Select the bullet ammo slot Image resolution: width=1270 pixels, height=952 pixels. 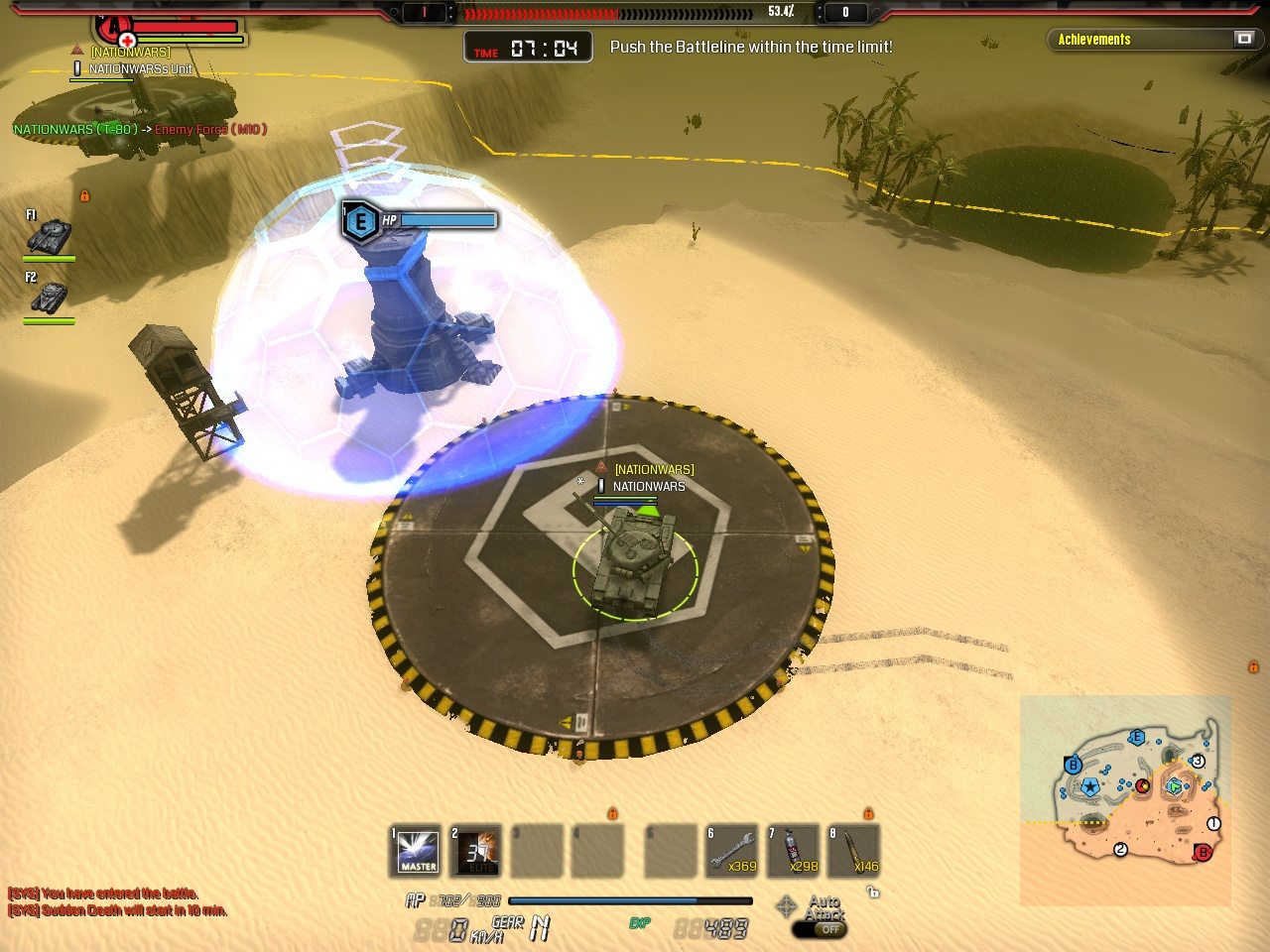tap(854, 851)
